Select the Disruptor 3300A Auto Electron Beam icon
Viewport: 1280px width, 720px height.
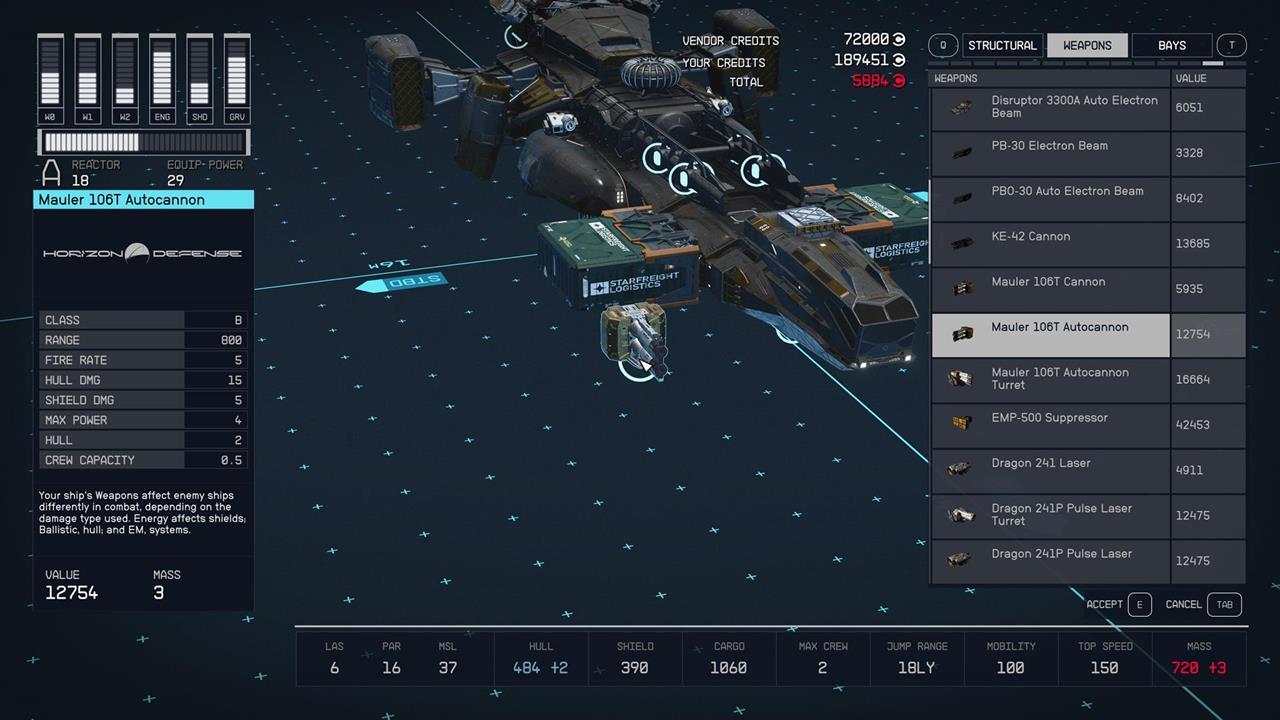coord(961,106)
